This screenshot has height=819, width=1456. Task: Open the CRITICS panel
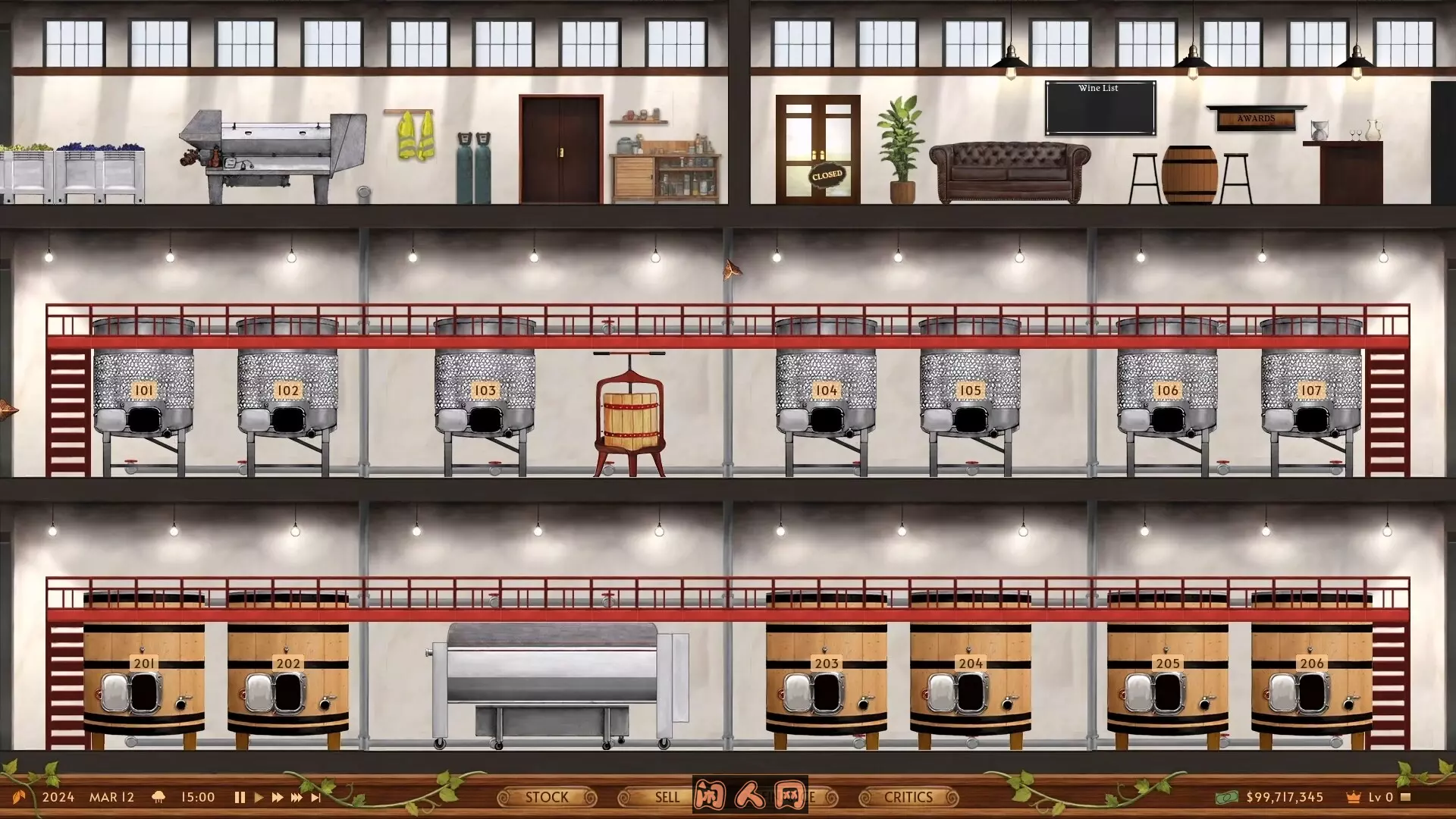tap(908, 797)
